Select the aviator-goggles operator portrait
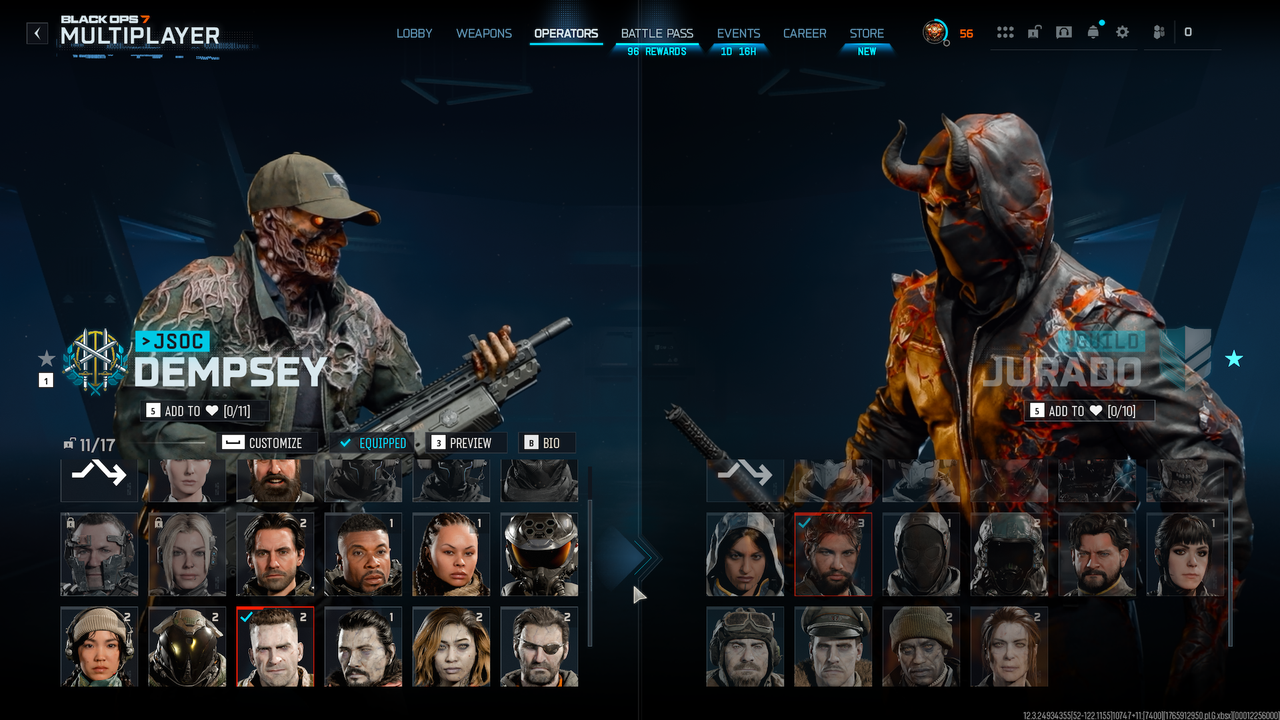Viewport: 1280px width, 720px height. (x=745, y=647)
